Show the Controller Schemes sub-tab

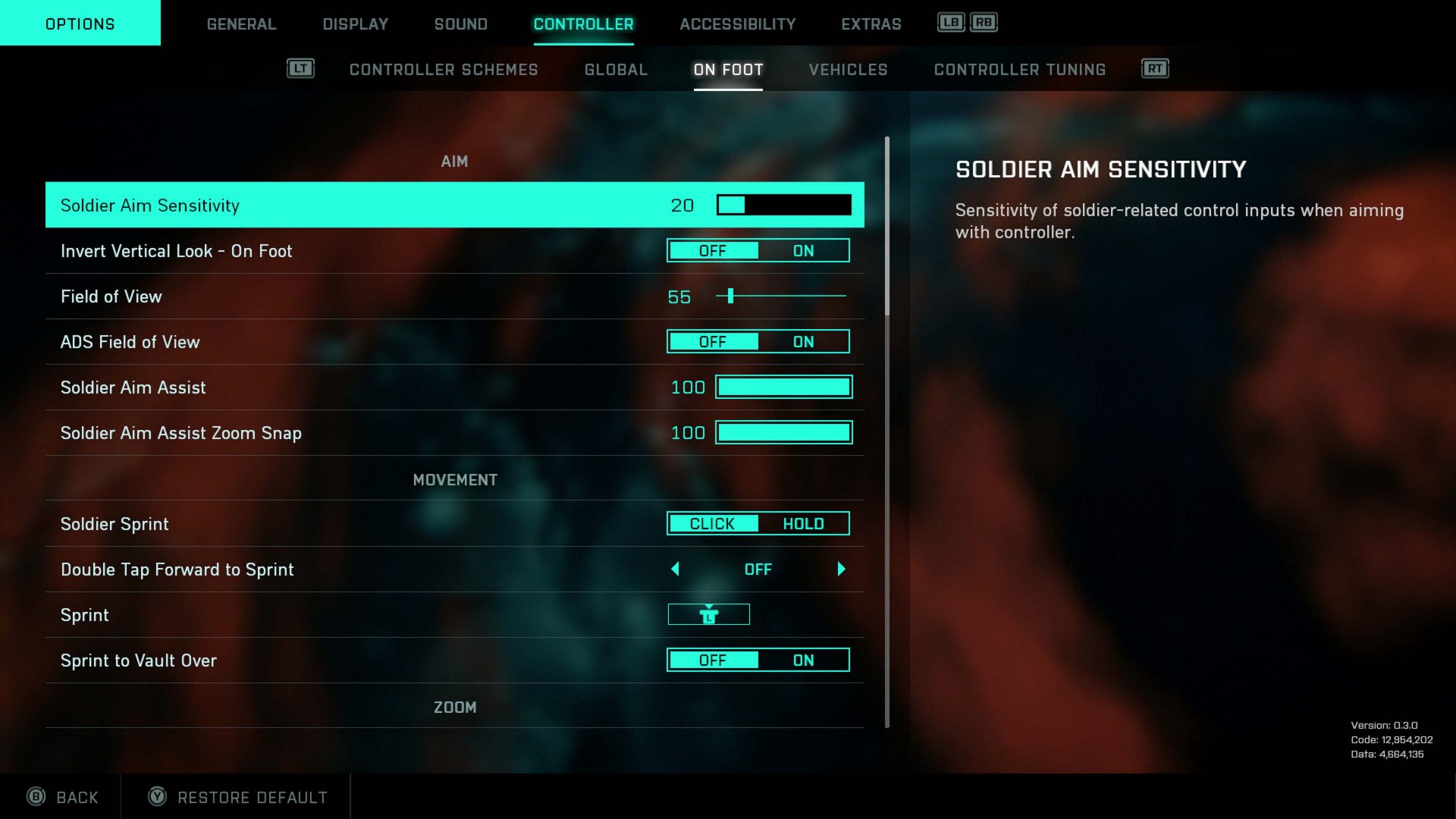pos(443,70)
